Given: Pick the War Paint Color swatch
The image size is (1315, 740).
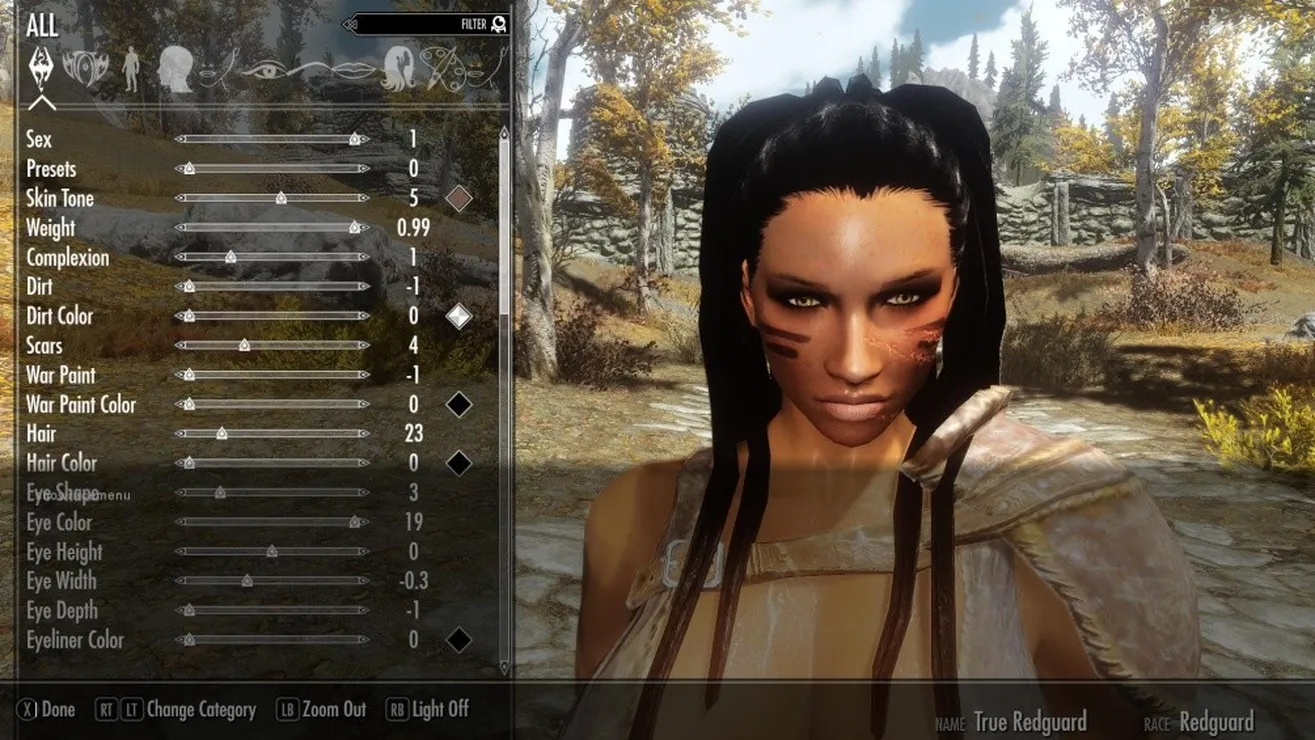Looking at the screenshot, I should tap(458, 404).
